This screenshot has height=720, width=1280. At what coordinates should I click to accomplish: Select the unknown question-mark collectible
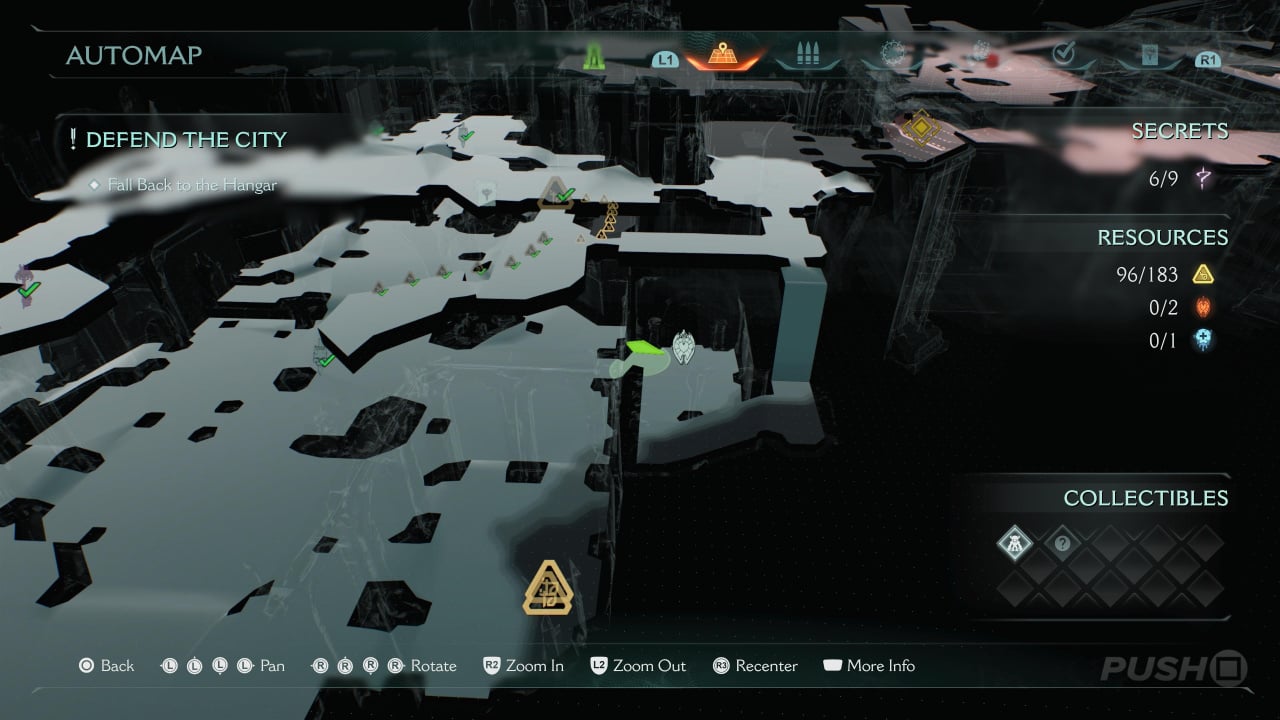pyautogui.click(x=1063, y=544)
